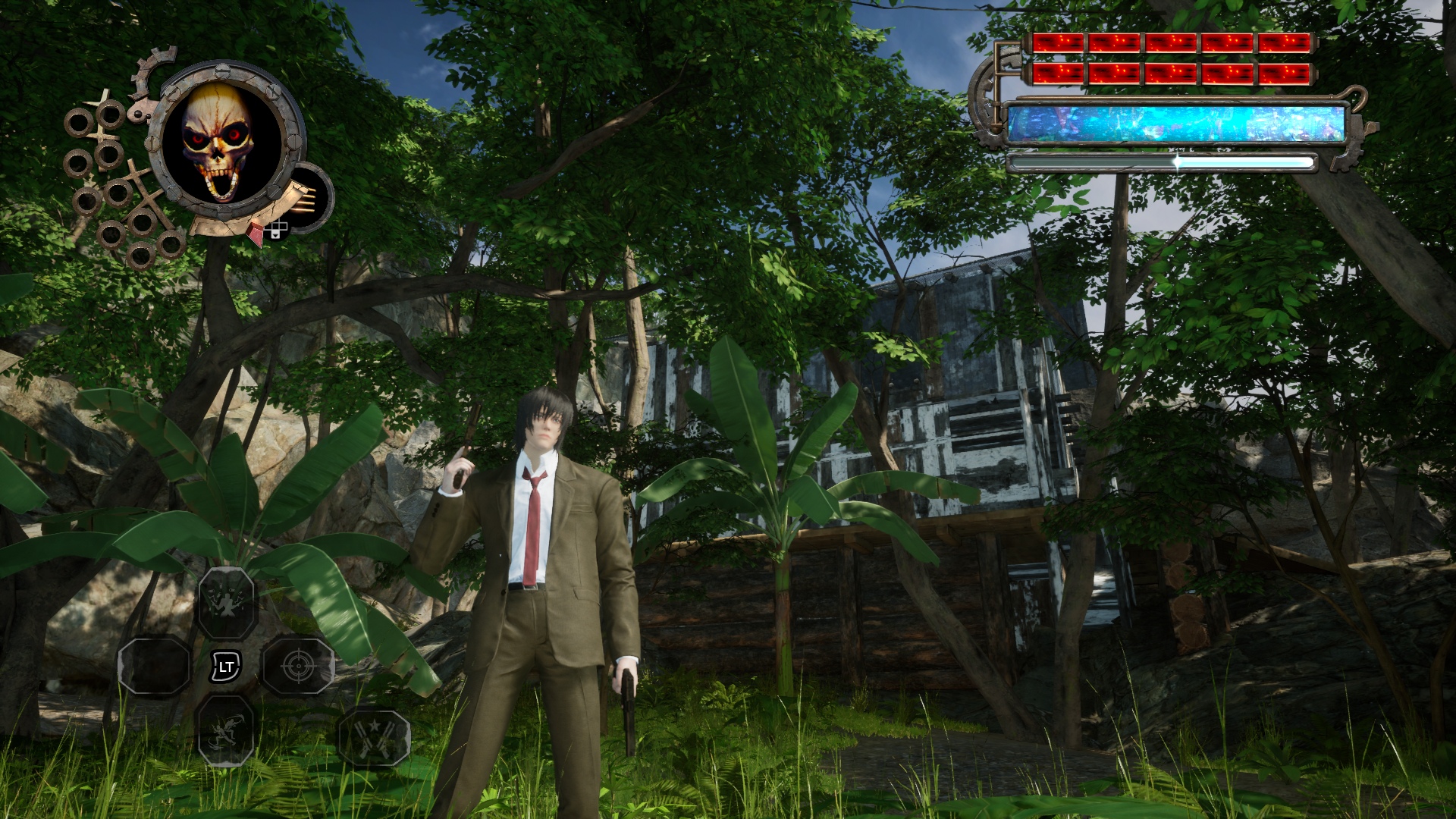The image size is (1456, 819).
Task: Select the bullet ammo icon beside the skull
Action: point(306,199)
